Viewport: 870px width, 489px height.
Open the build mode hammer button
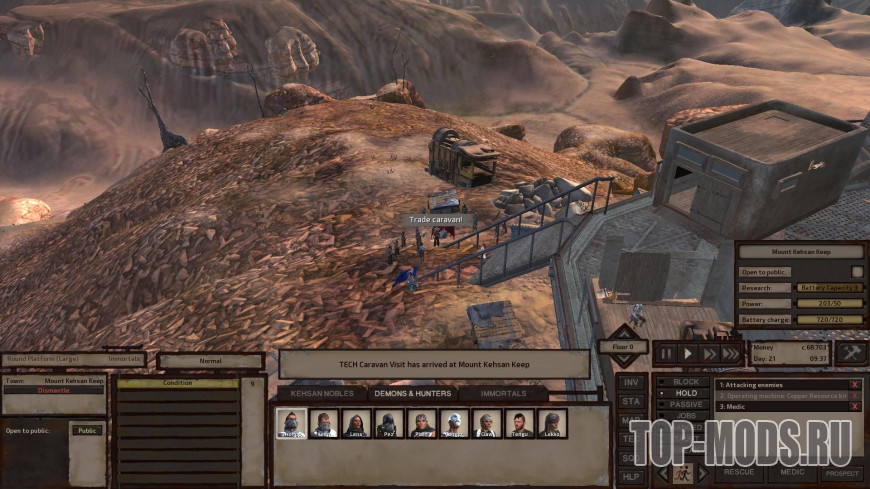(851, 353)
